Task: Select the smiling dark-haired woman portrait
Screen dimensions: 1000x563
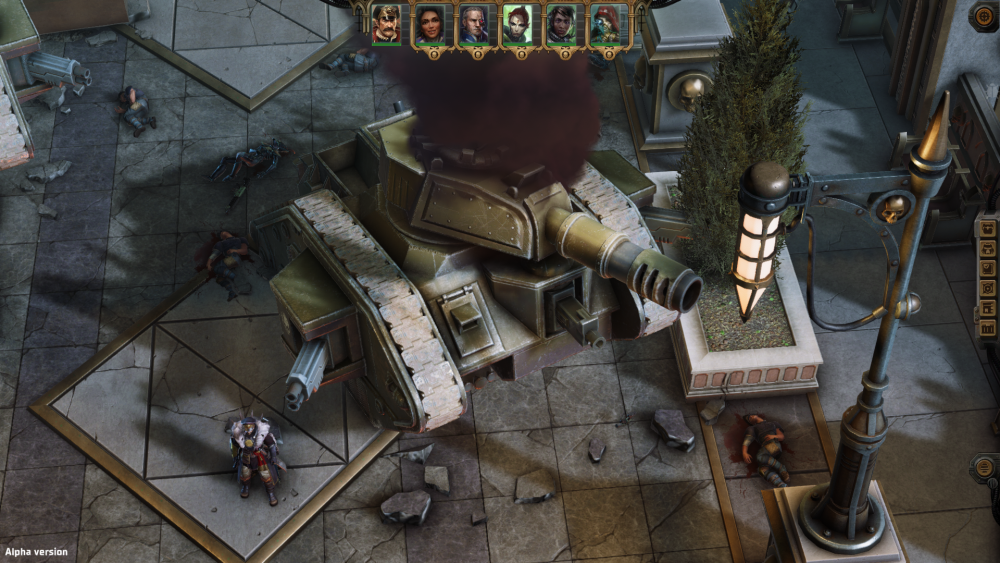Action: 430,24
